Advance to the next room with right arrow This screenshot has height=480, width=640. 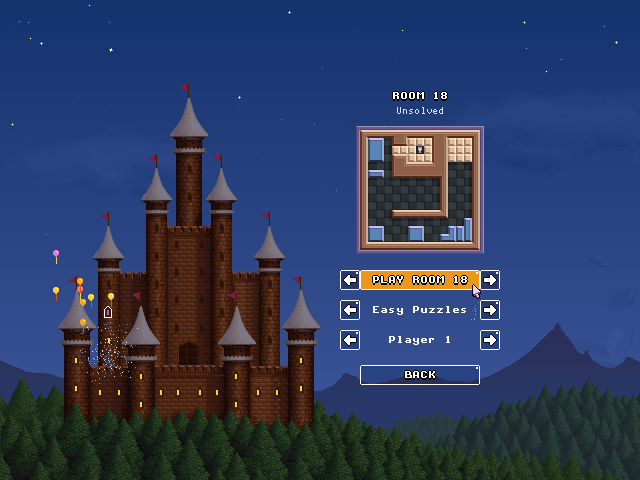pos(490,280)
